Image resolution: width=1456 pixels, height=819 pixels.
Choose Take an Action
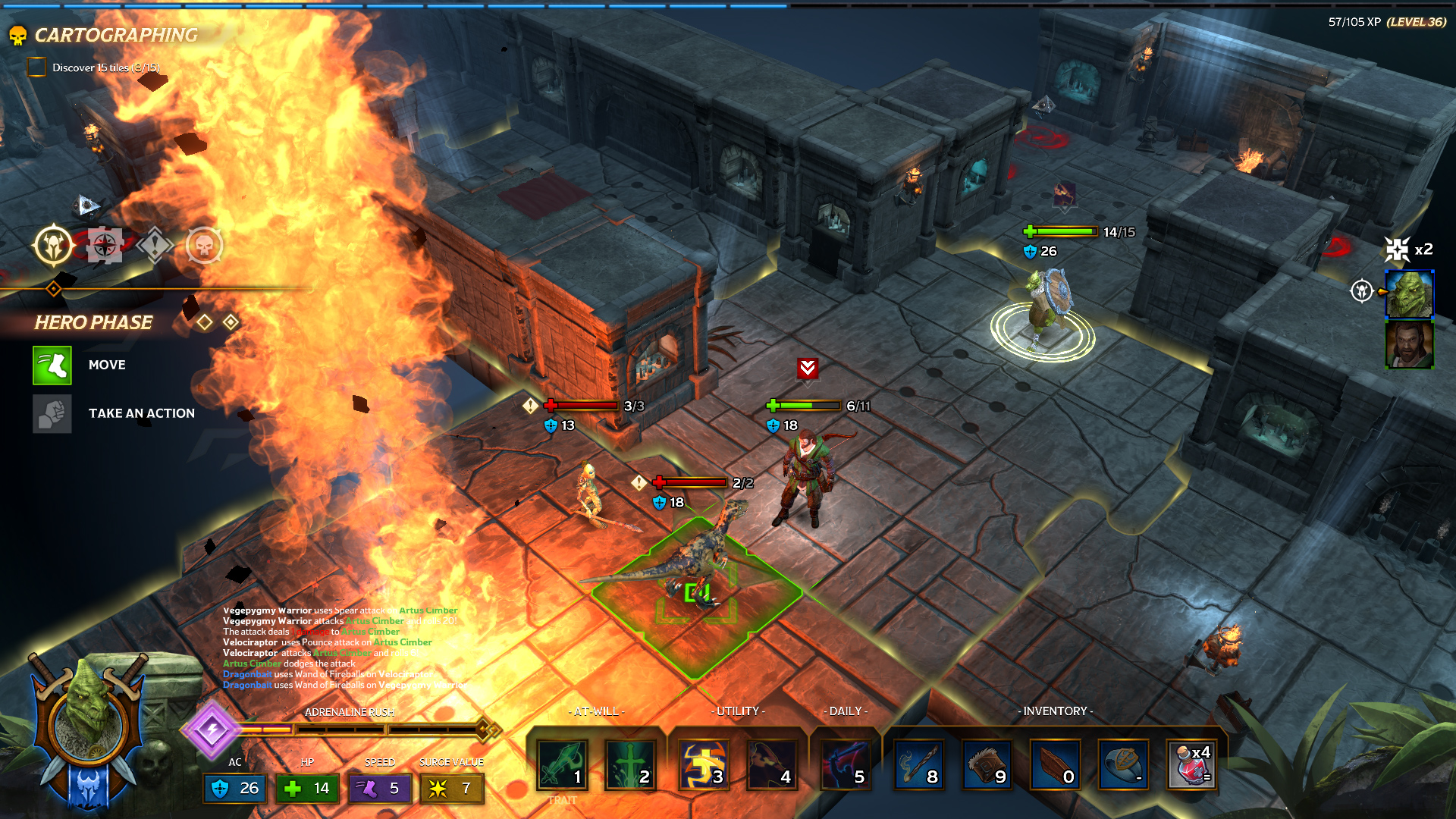tap(52, 414)
